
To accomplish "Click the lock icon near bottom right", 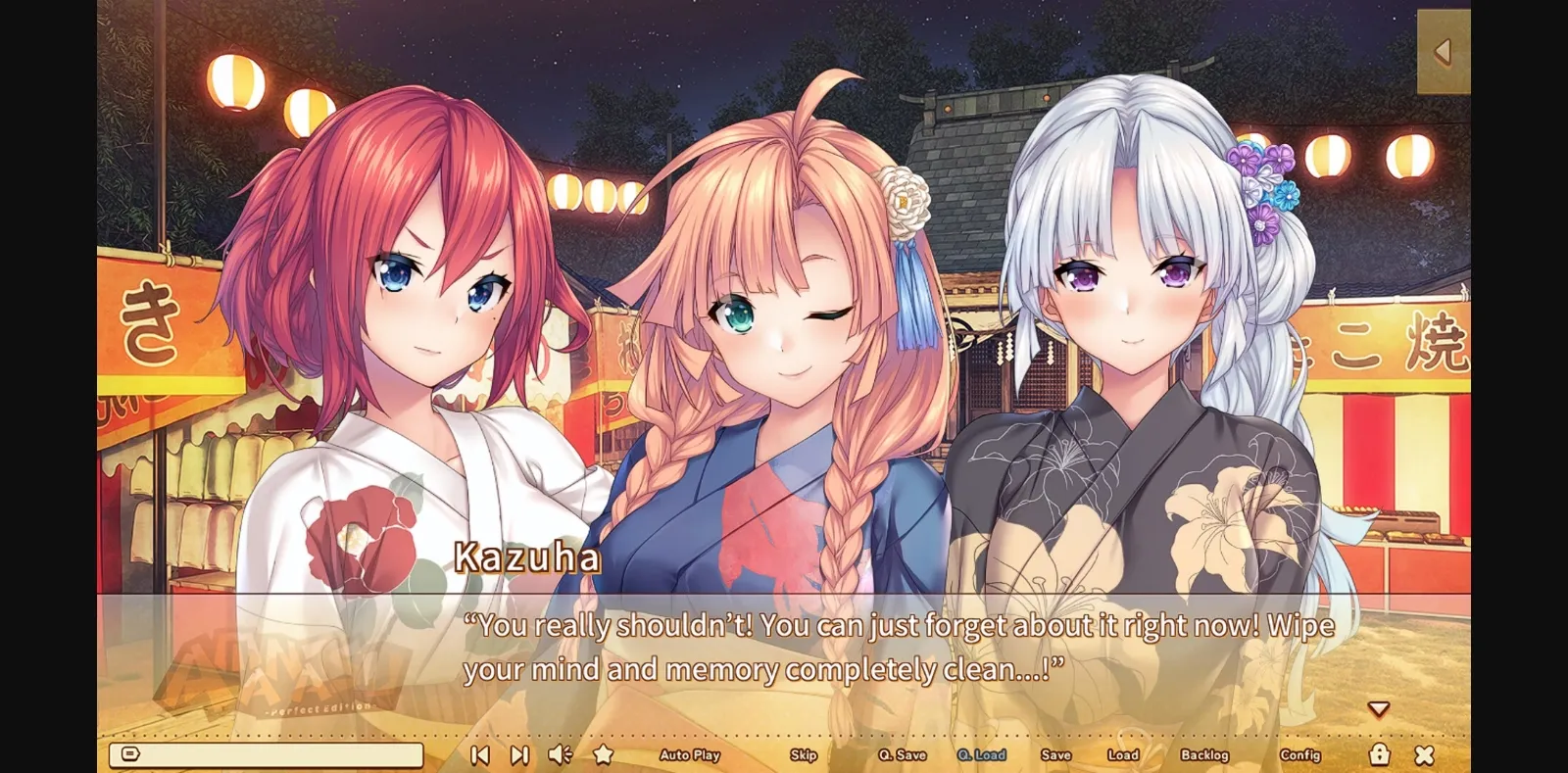I will pyautogui.click(x=1380, y=754).
